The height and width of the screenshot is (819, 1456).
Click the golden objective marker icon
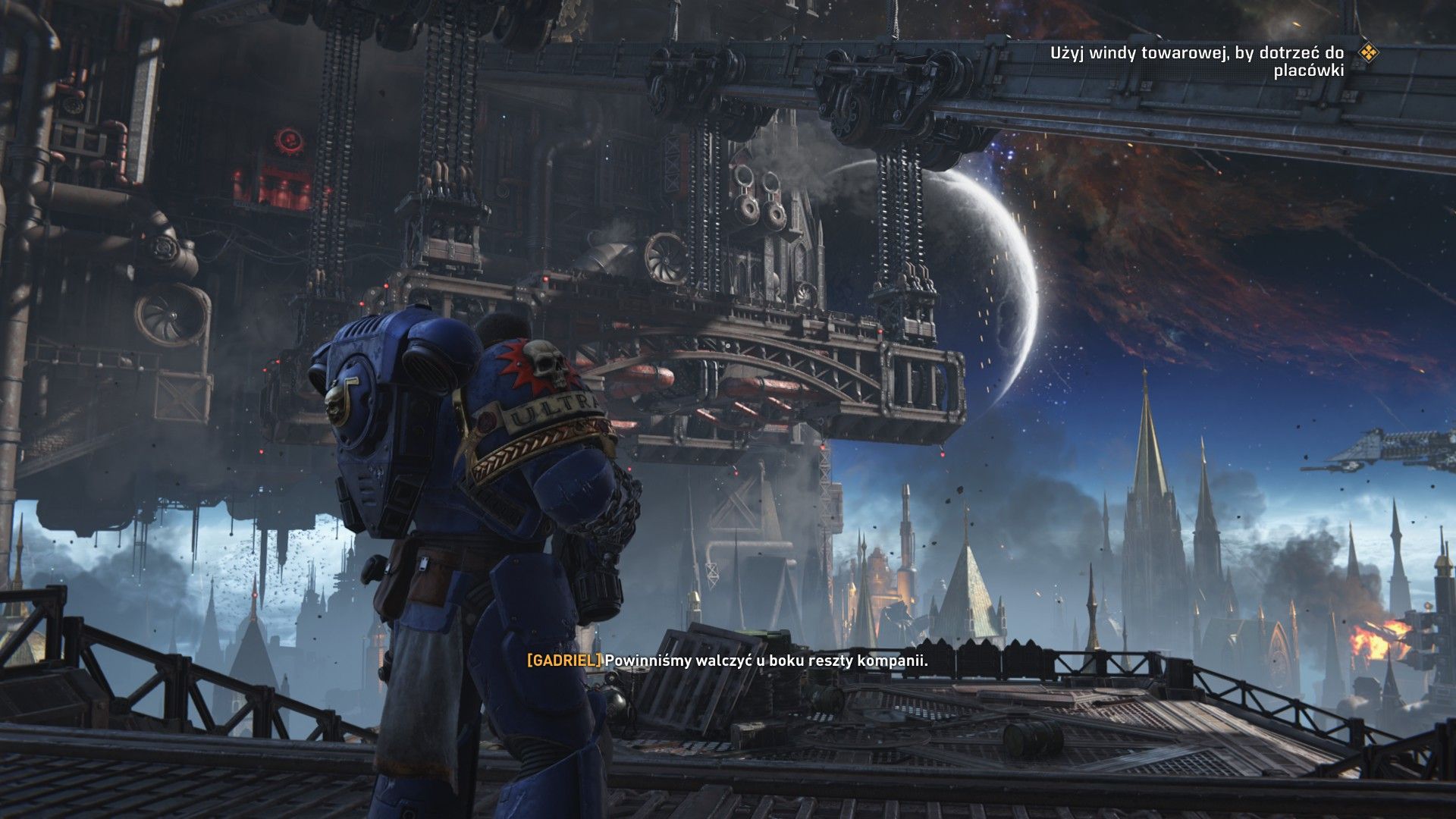point(1368,52)
